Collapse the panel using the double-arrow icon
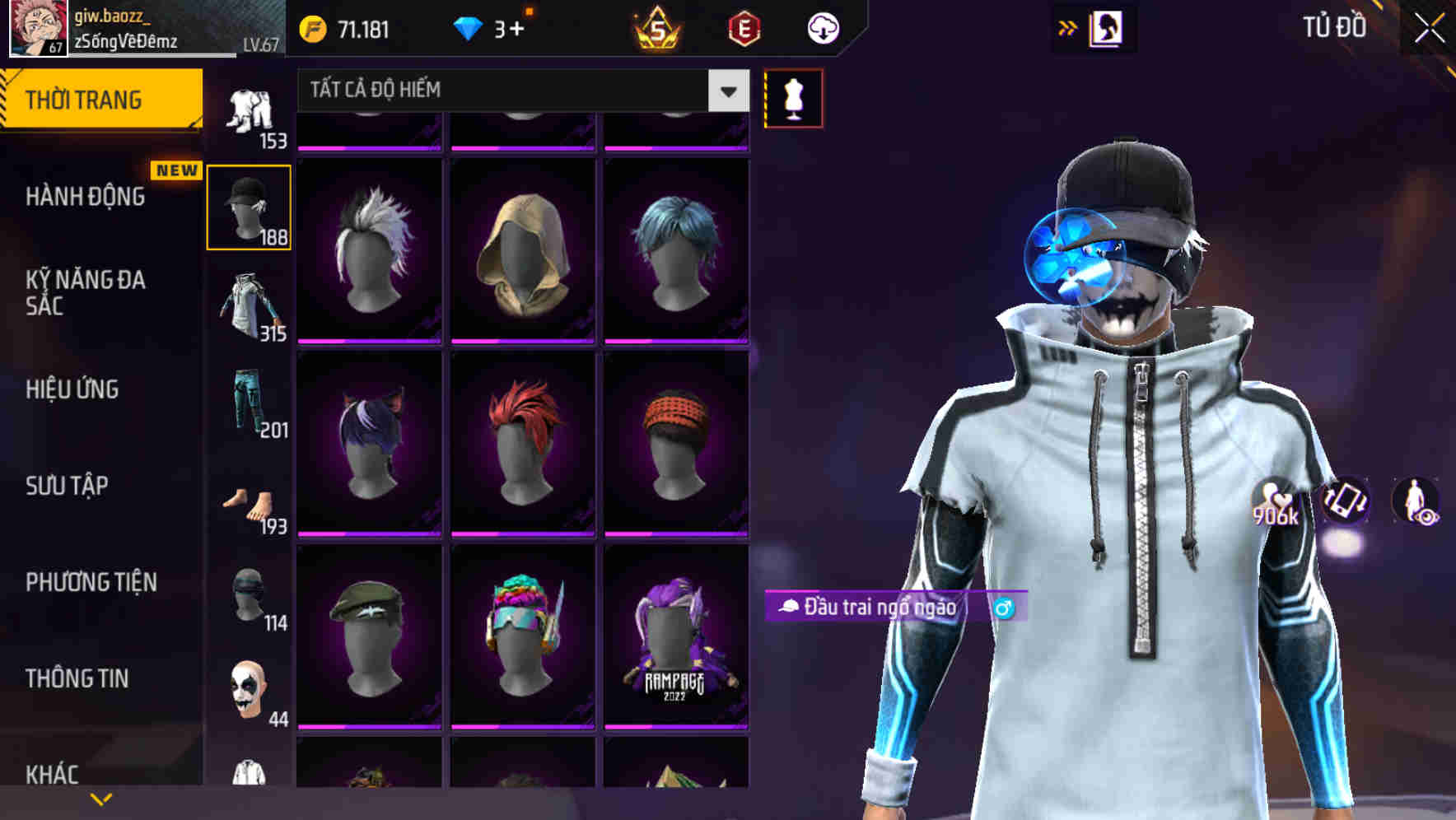 tap(1068, 27)
